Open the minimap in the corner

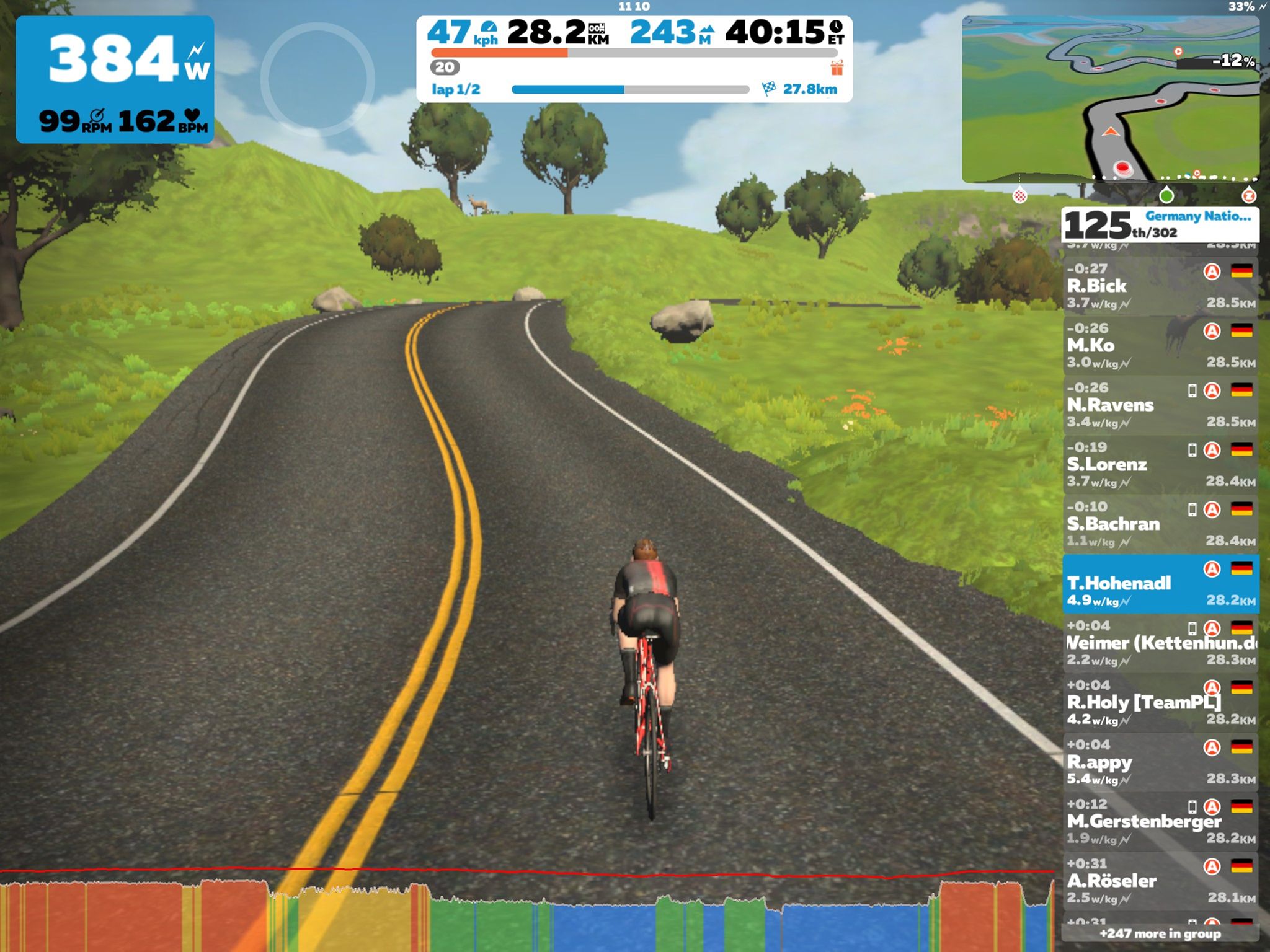click(x=1110, y=99)
